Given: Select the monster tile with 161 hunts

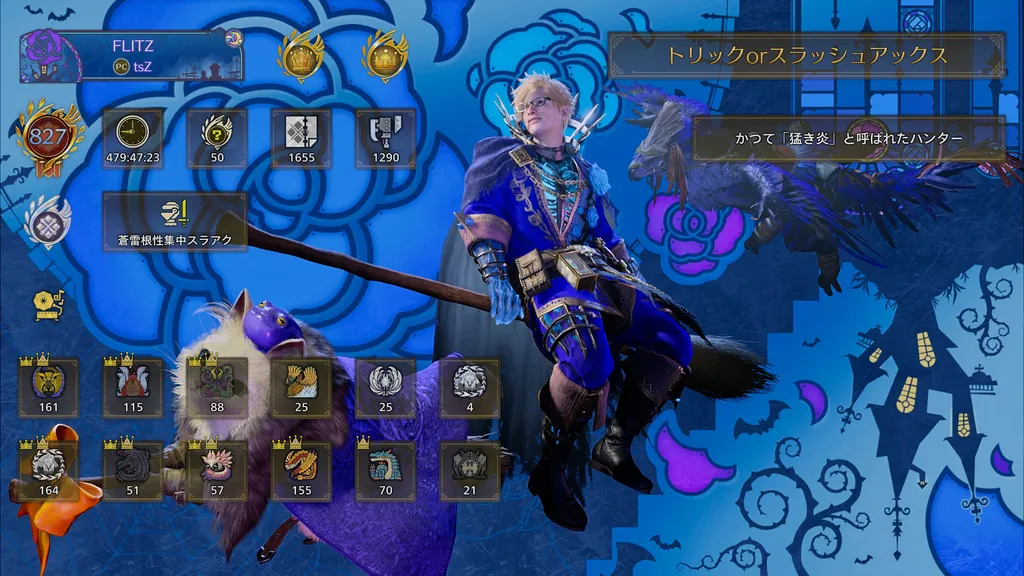Looking at the screenshot, I should coord(49,387).
